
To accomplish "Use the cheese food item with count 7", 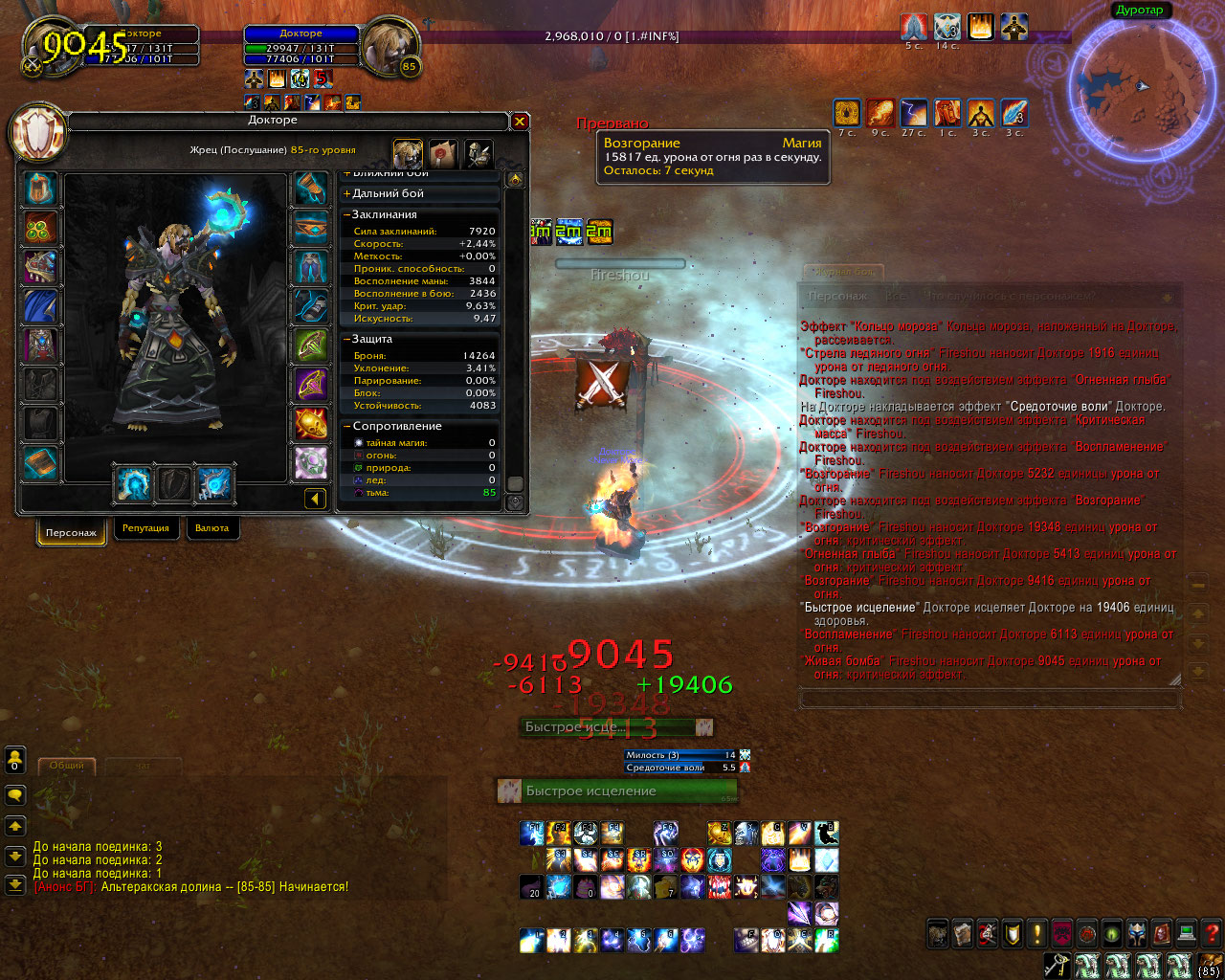I will (666, 886).
